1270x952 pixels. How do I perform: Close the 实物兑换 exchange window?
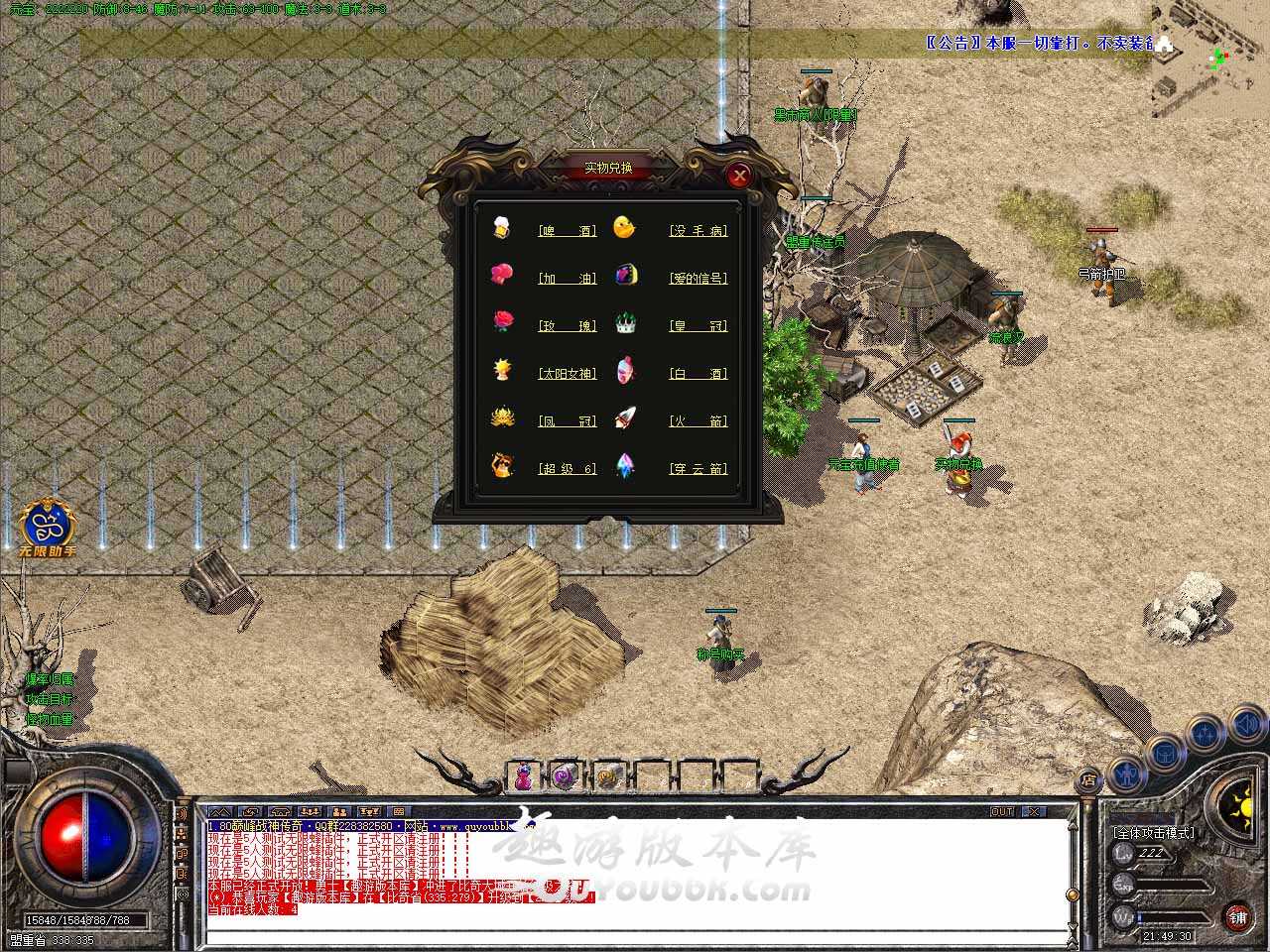[738, 176]
